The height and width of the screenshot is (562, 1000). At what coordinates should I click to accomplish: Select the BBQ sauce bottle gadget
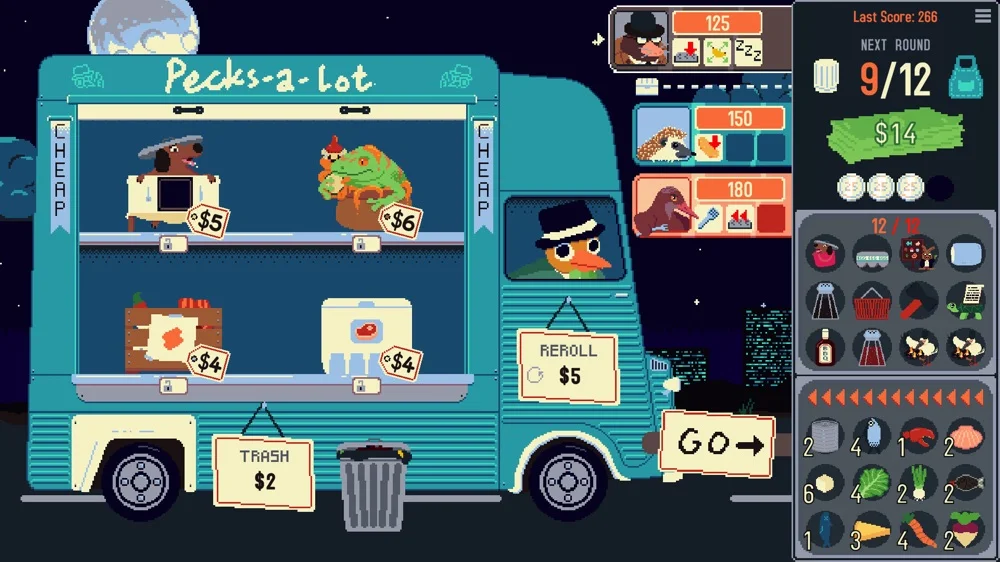pos(825,346)
